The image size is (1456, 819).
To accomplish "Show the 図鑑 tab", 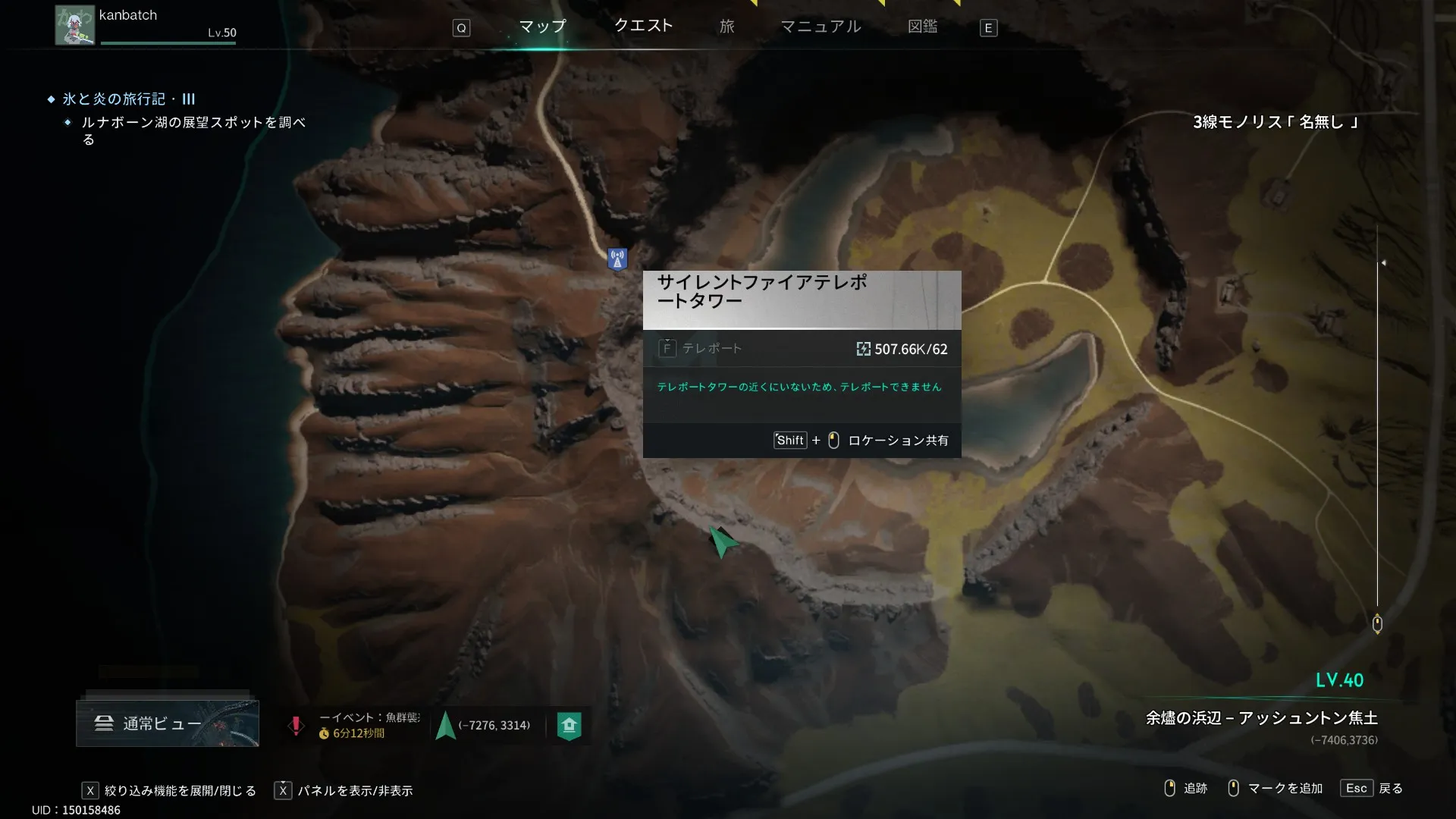I will click(x=922, y=27).
